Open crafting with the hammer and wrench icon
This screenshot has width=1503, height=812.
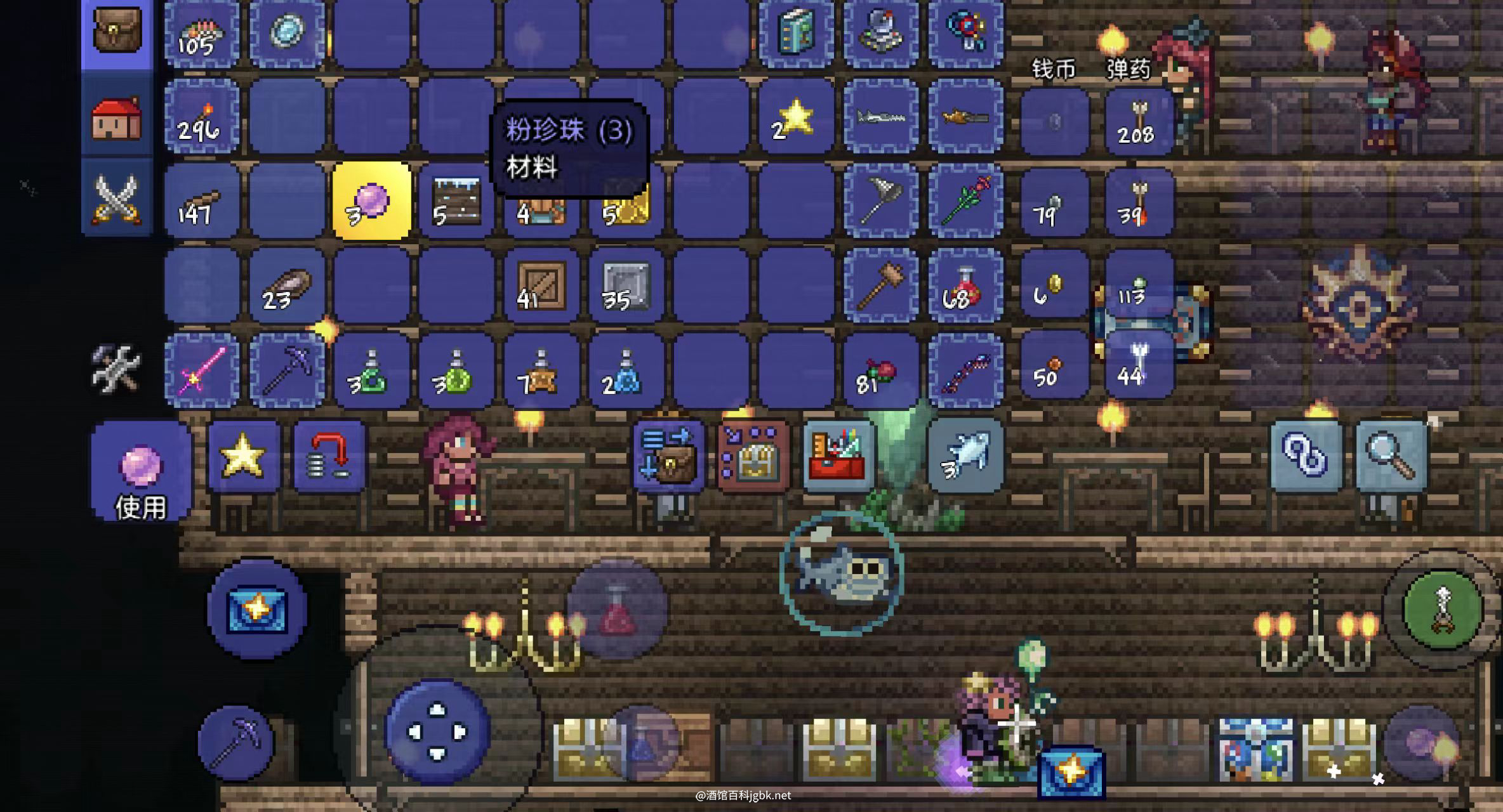[x=116, y=368]
